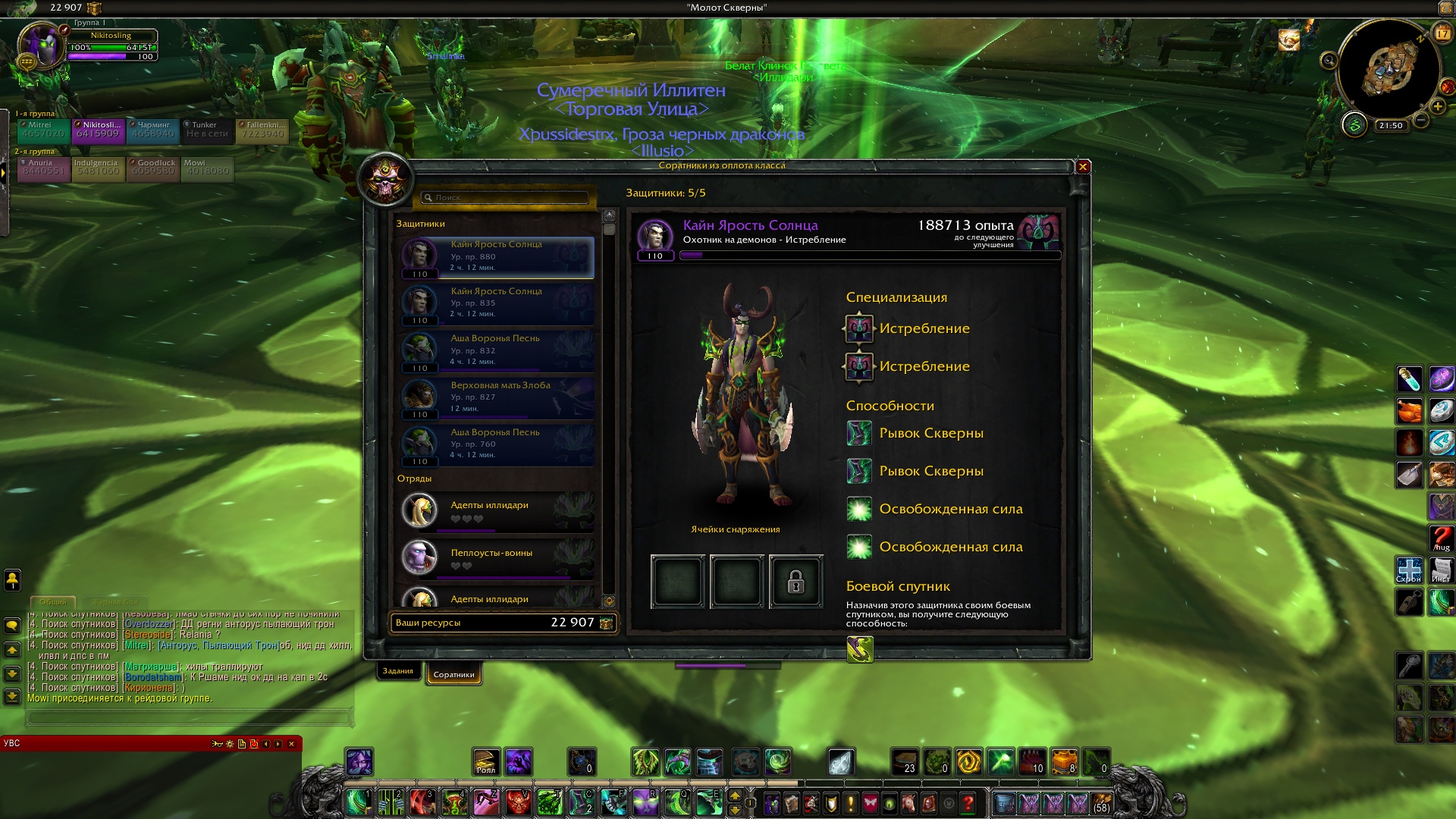The height and width of the screenshot is (819, 1456).
Task: Select raid member Mitrei's frame
Action: pos(43,130)
